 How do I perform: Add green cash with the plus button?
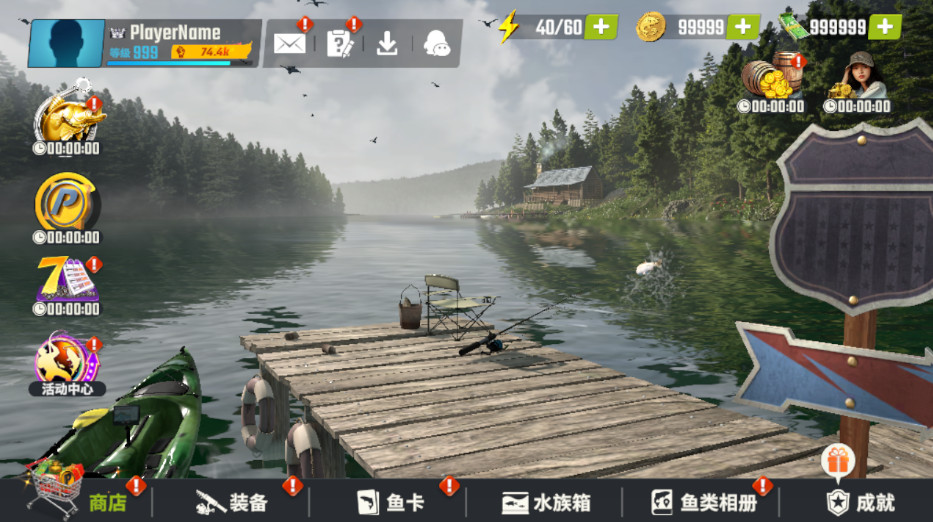[x=884, y=27]
